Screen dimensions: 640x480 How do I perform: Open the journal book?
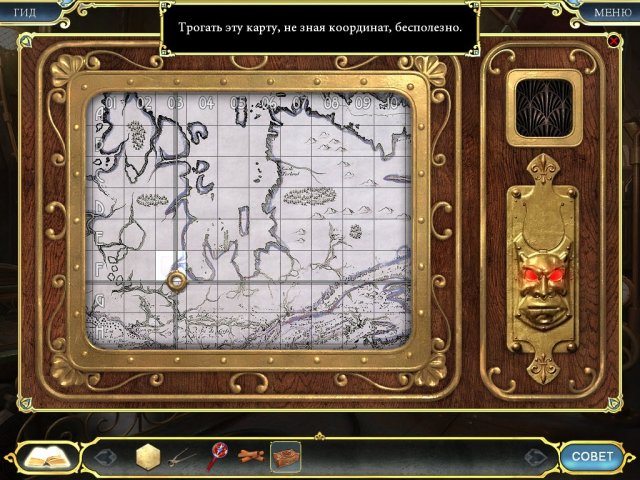coord(44,458)
